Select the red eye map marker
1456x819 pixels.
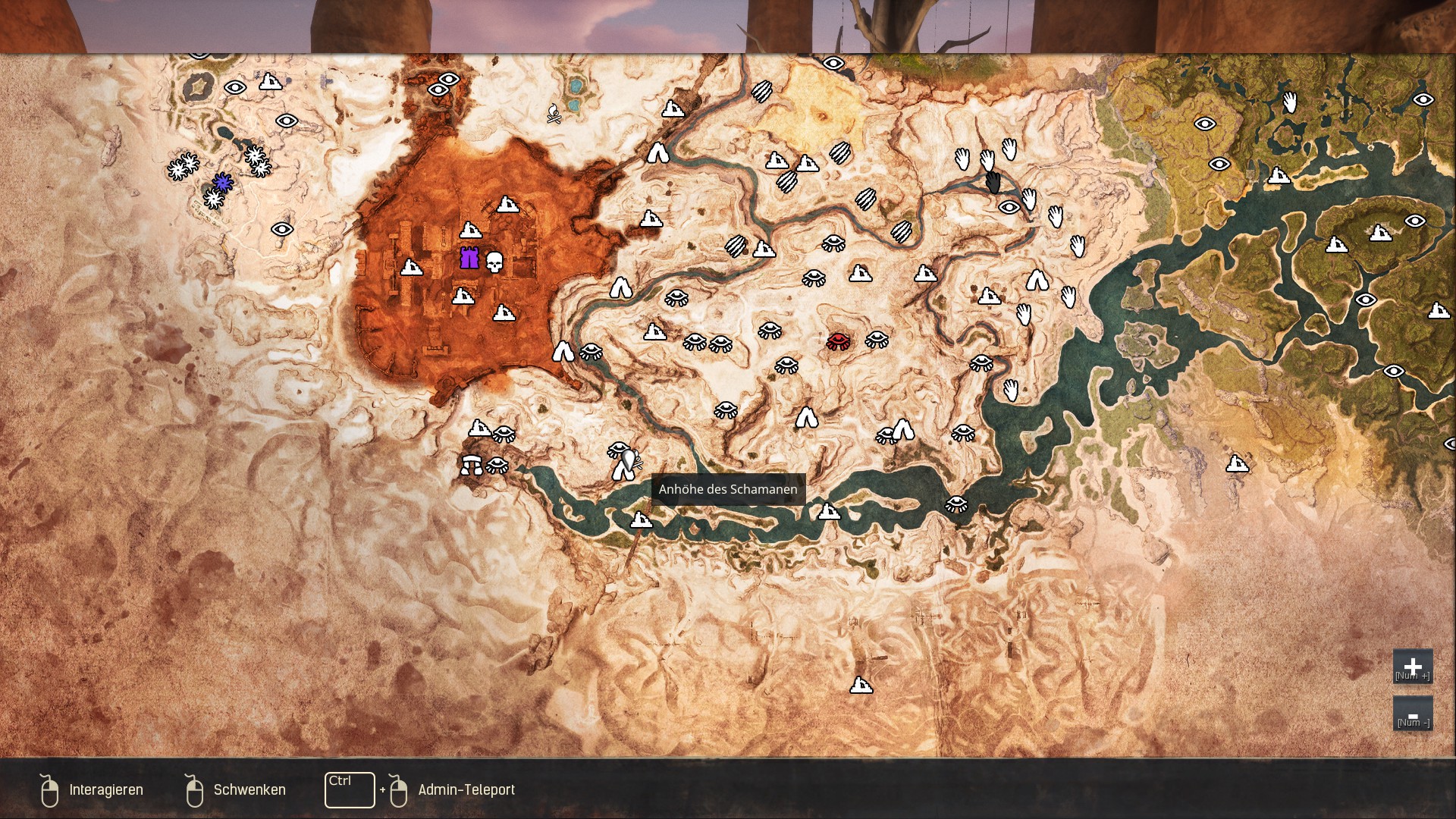(x=838, y=340)
